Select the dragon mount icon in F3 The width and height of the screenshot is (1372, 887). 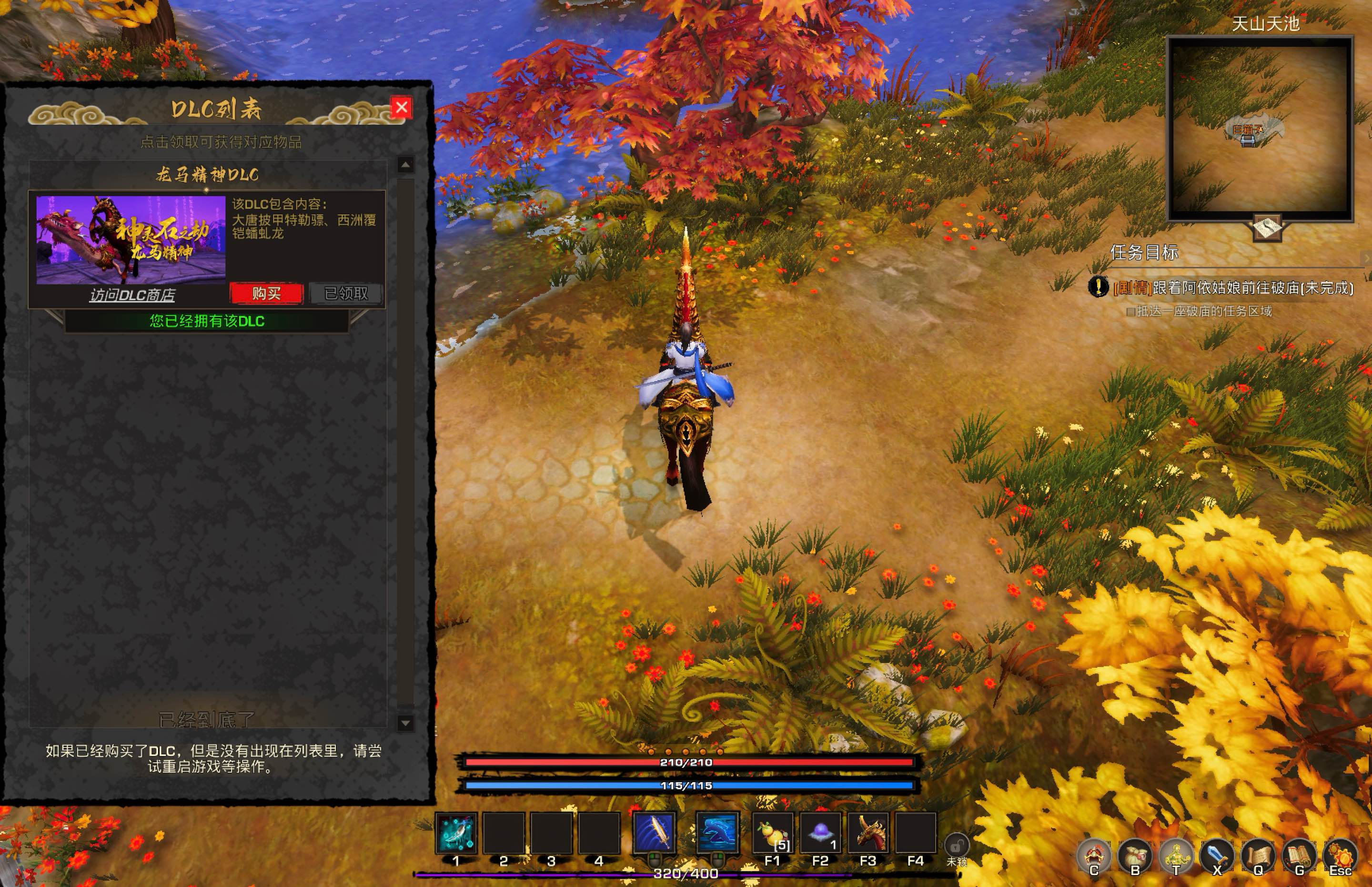point(868,832)
